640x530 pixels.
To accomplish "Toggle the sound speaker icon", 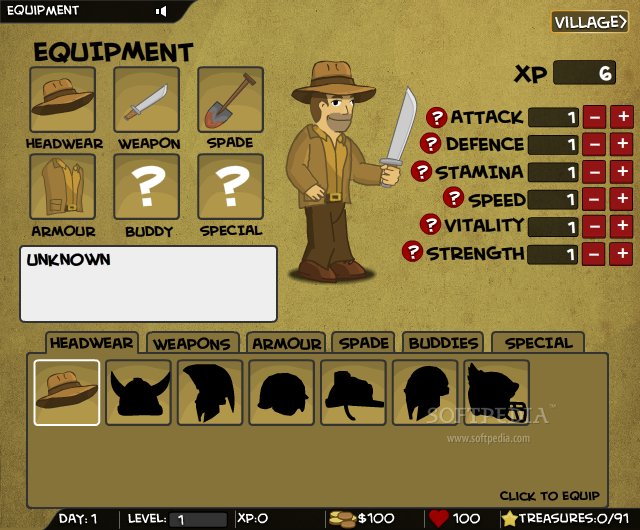I will (160, 11).
